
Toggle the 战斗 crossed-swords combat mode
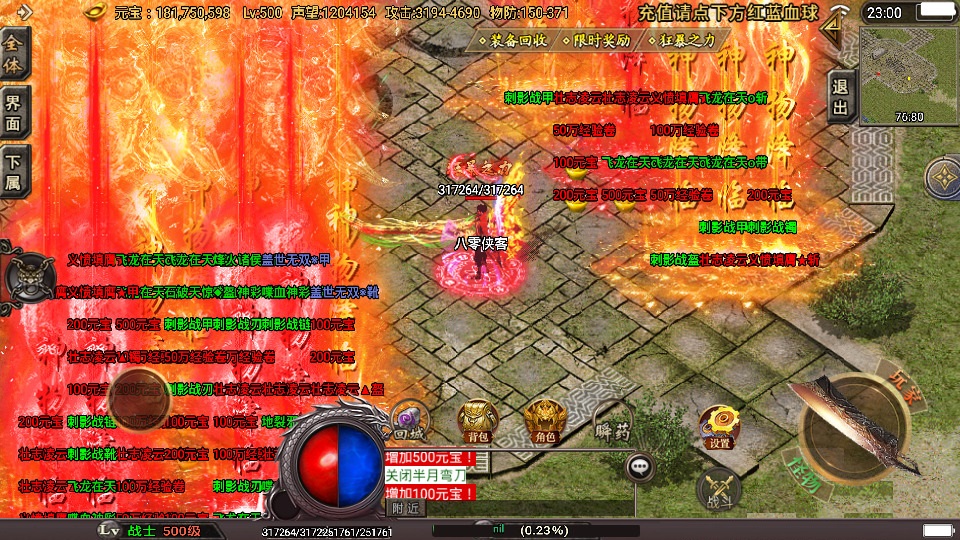tap(718, 488)
